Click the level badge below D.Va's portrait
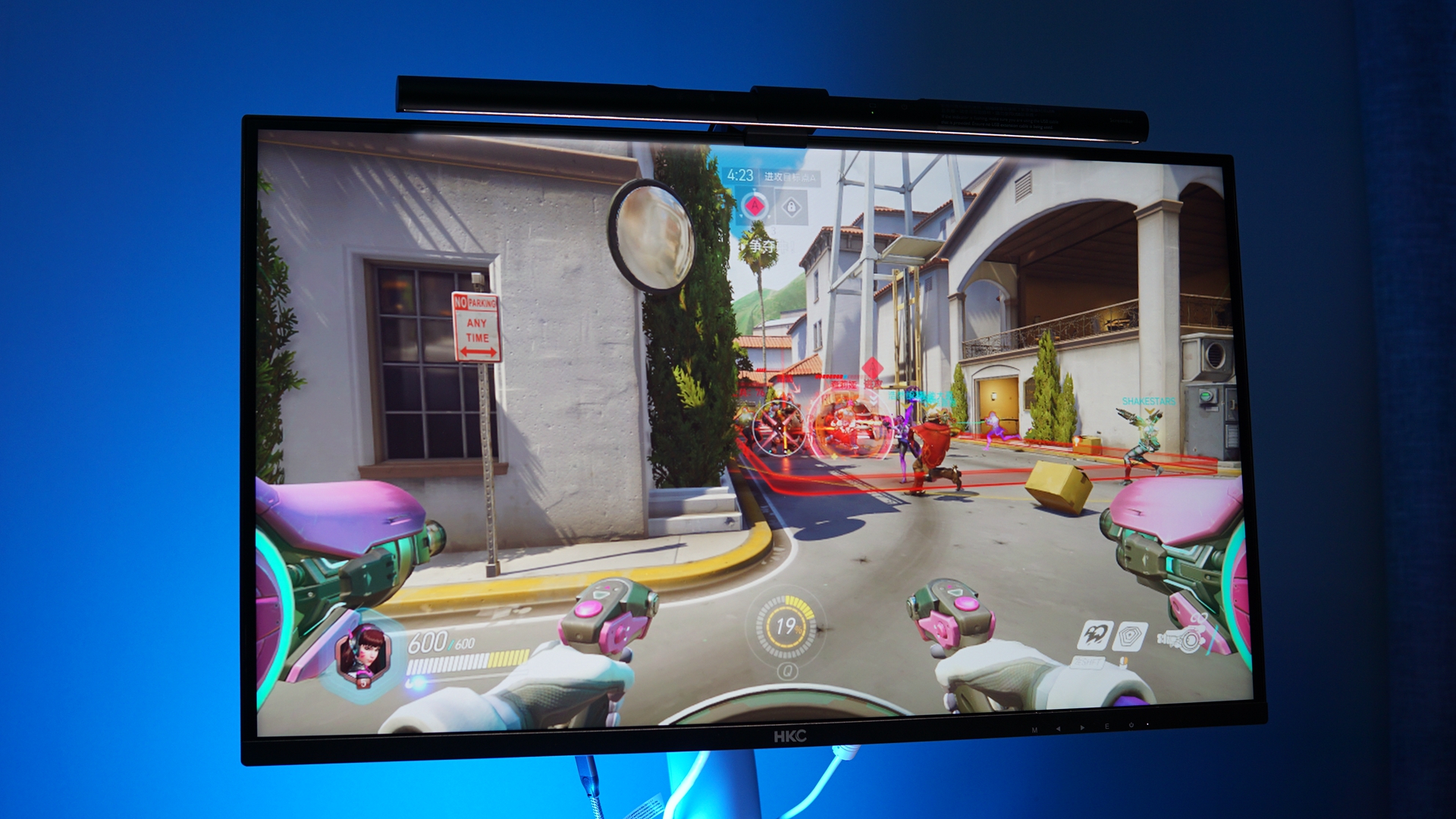 [x=362, y=685]
